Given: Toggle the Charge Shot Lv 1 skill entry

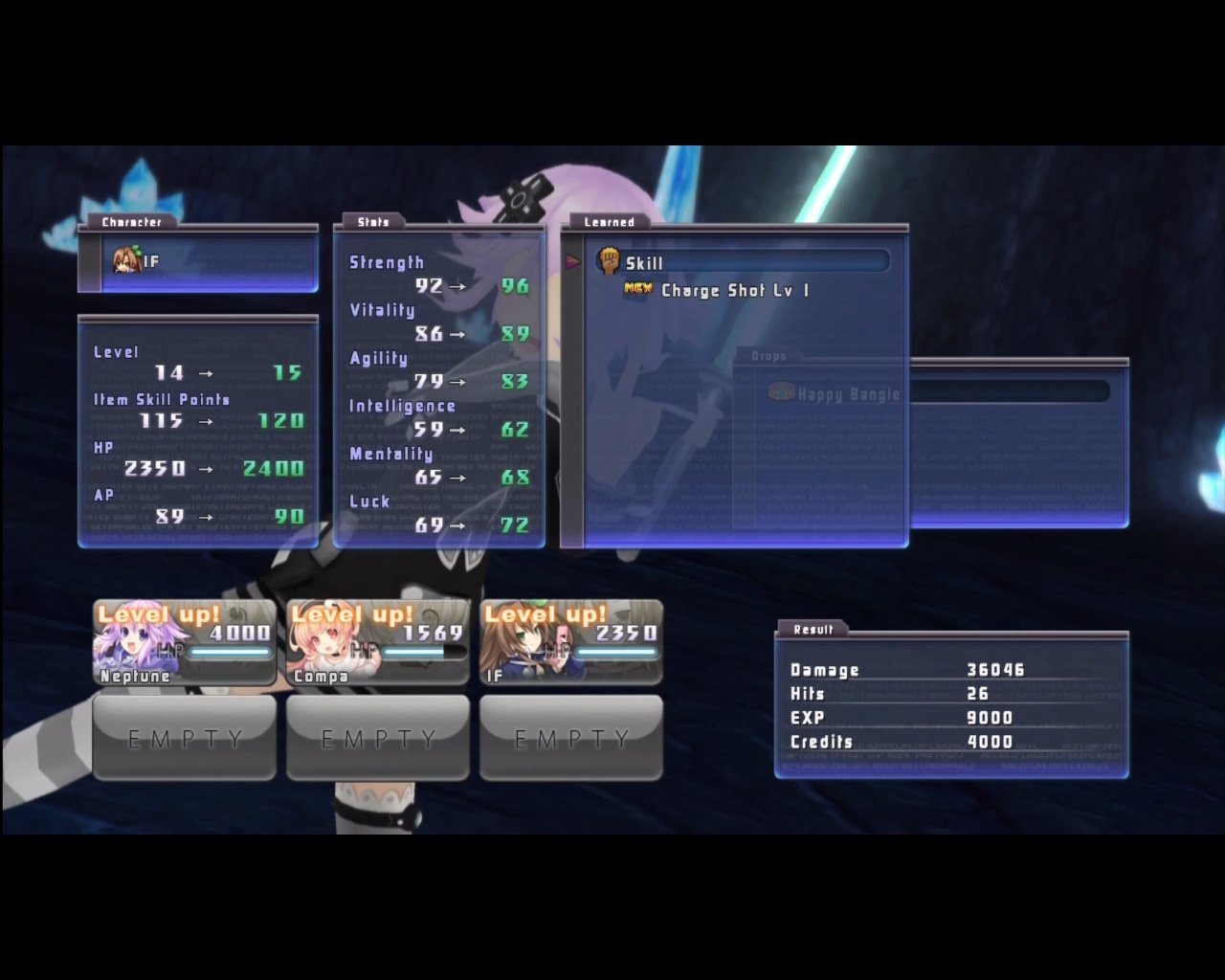Looking at the screenshot, I should 734,290.
